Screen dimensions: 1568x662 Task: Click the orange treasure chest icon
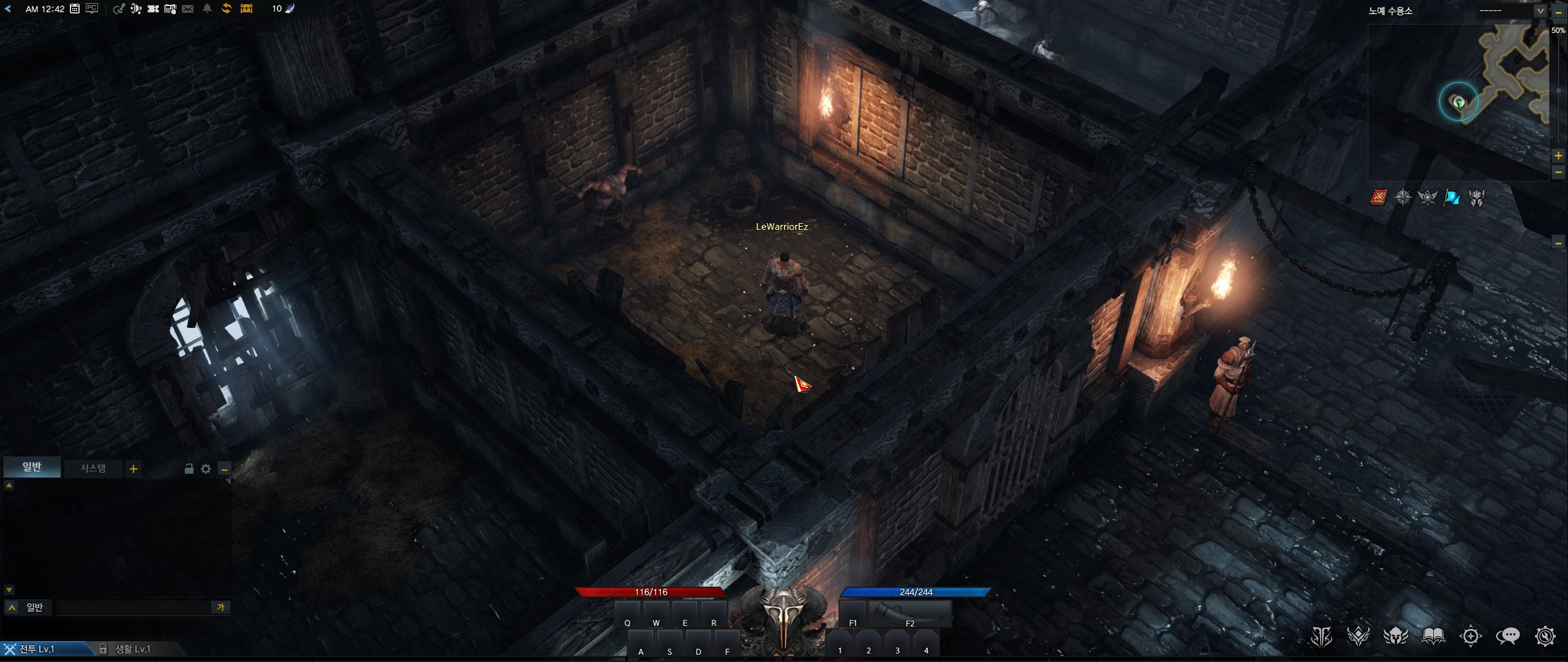[246, 9]
